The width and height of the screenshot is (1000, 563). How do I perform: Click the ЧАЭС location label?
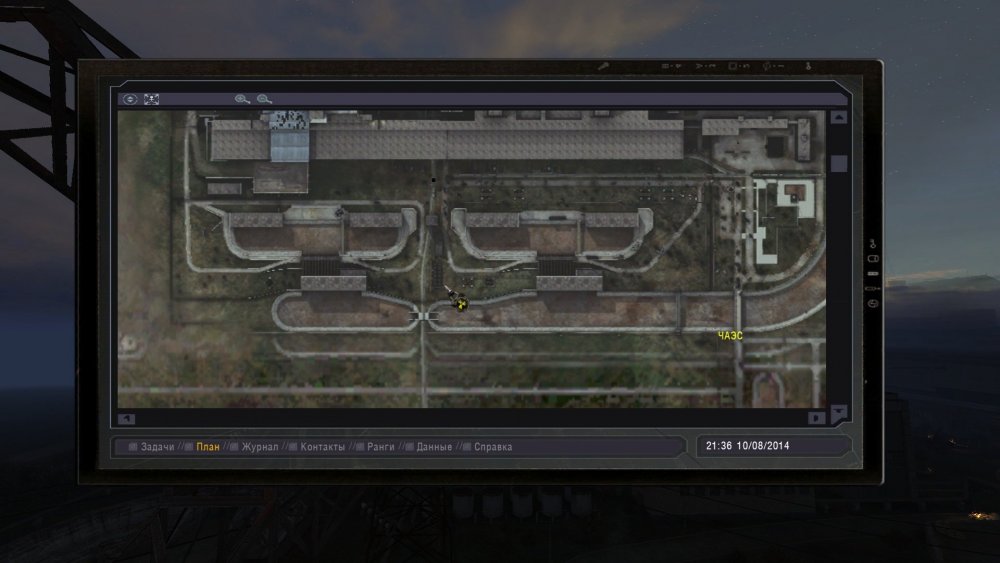coord(730,336)
